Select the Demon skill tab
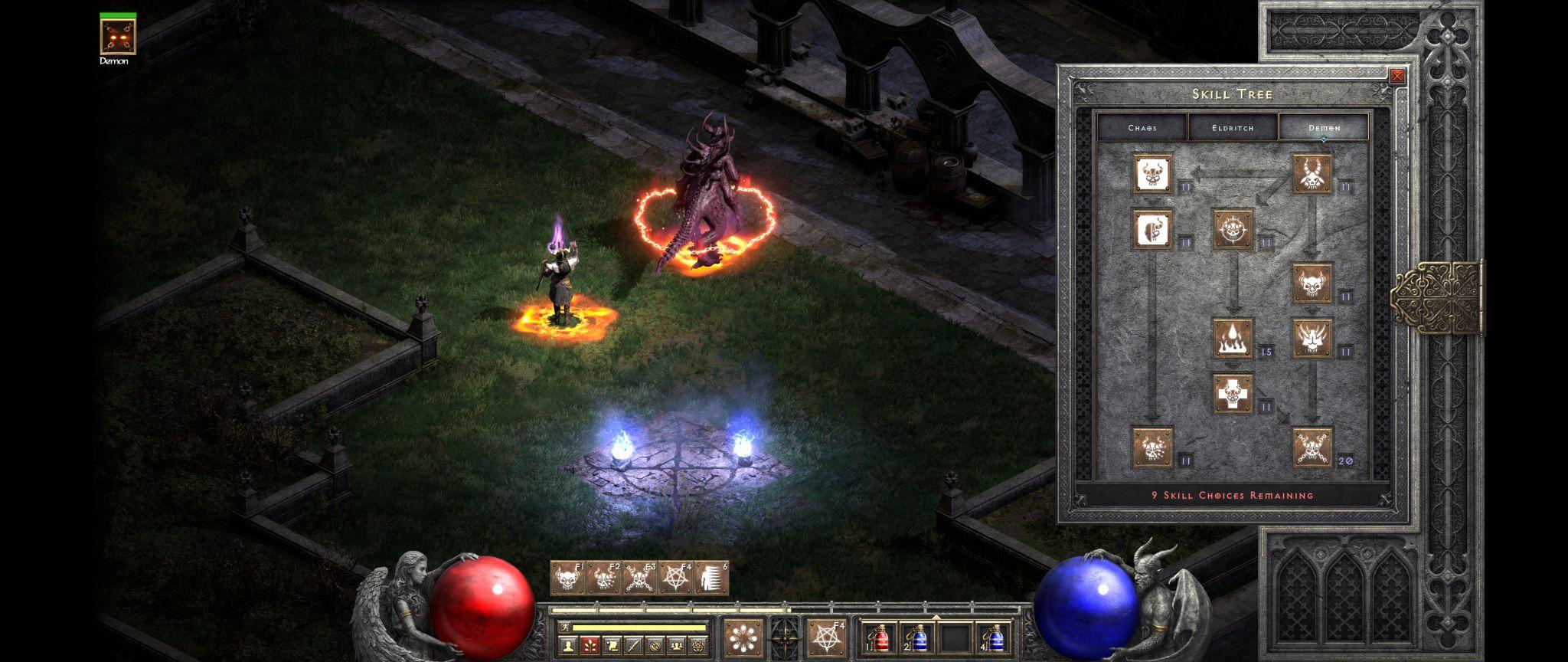 tap(1324, 127)
